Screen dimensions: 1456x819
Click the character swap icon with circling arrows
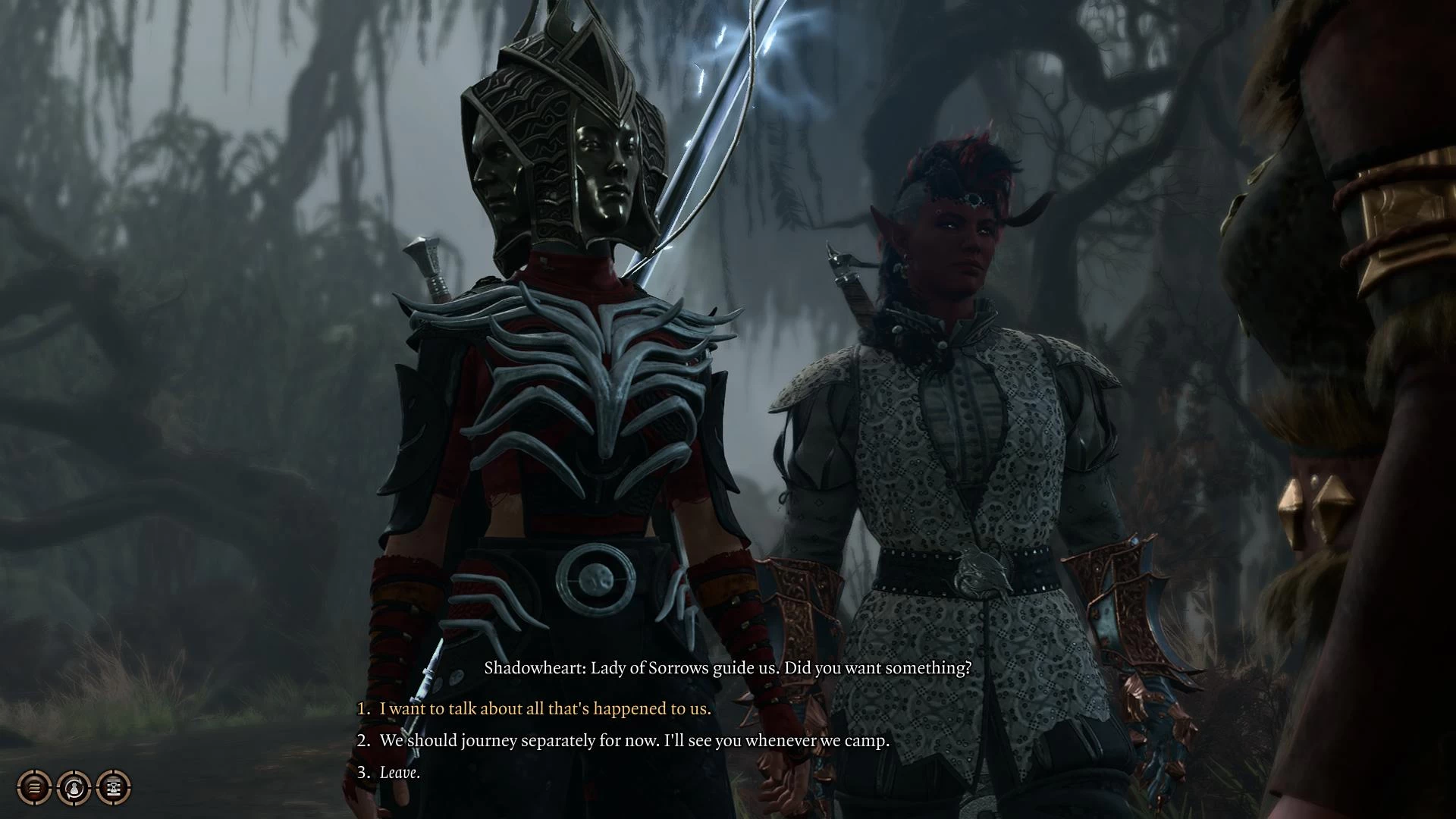pyautogui.click(x=74, y=788)
